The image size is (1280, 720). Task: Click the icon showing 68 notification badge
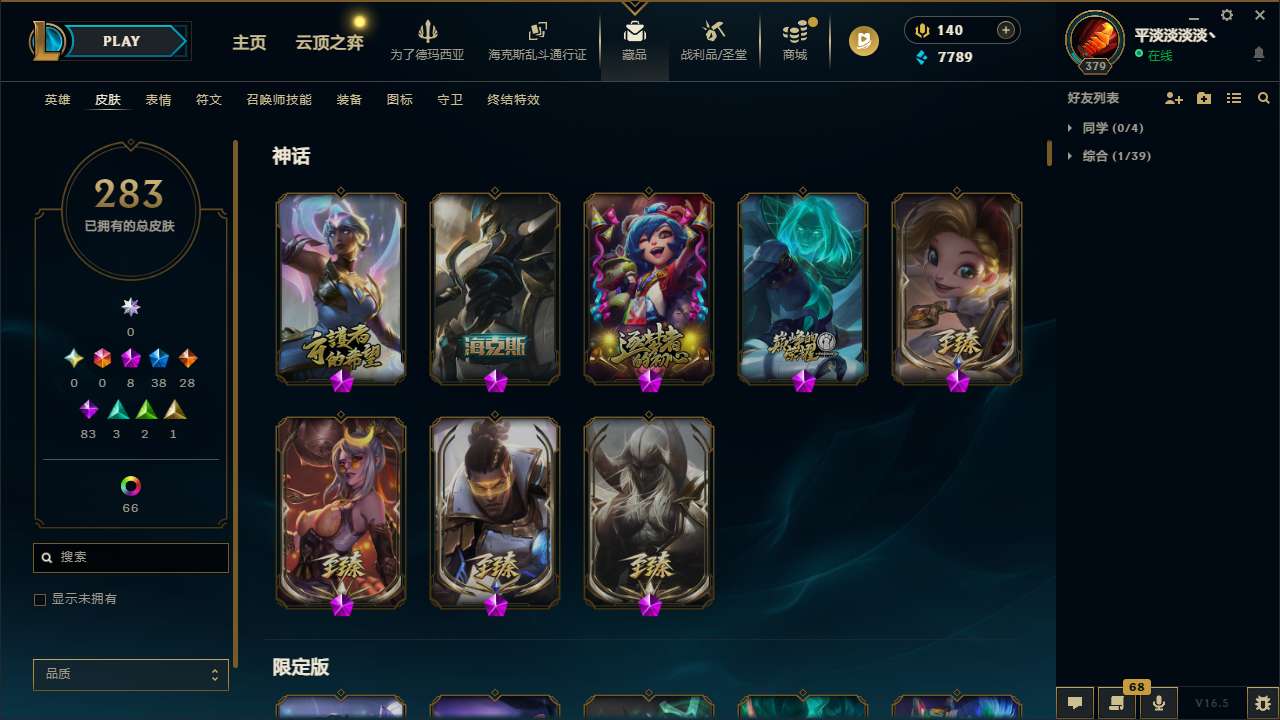click(1116, 701)
